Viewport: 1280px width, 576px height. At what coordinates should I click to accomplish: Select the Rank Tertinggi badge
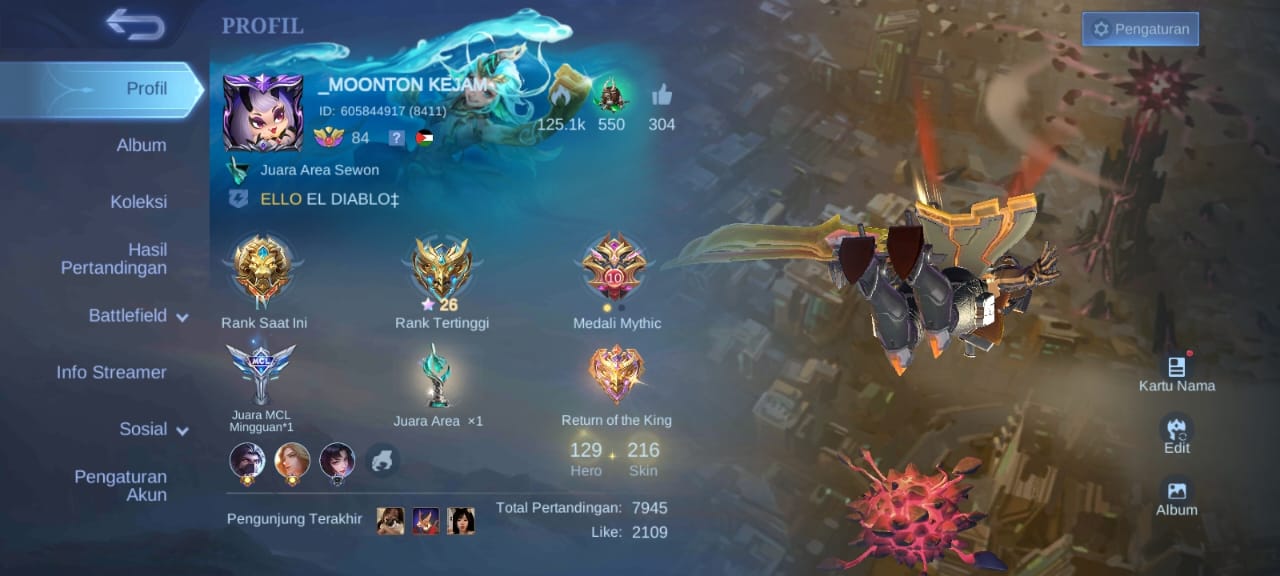442,268
